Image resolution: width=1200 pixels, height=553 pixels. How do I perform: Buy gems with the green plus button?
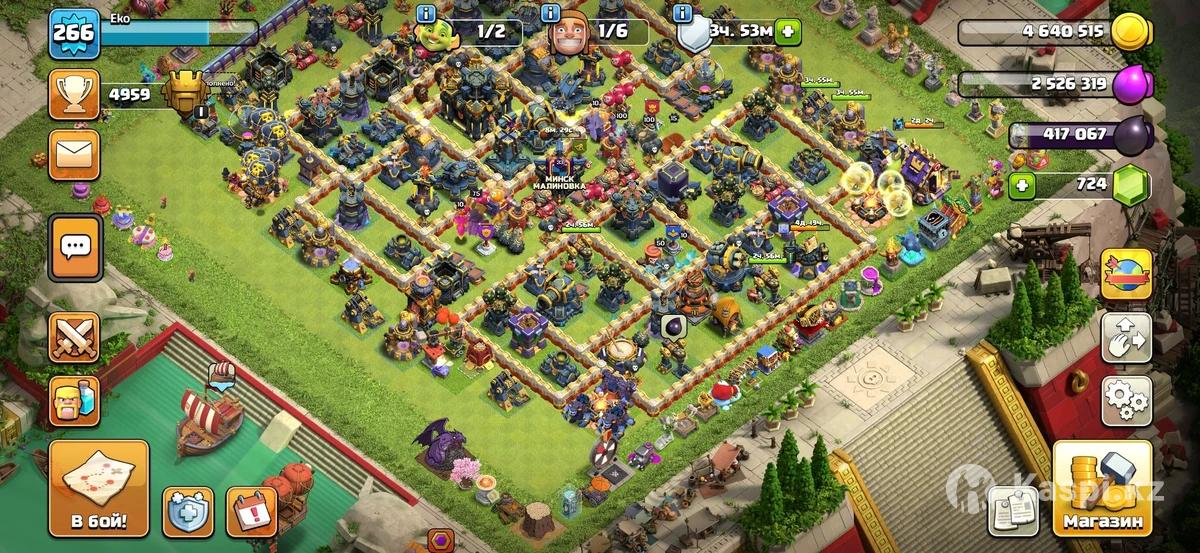tap(1021, 185)
